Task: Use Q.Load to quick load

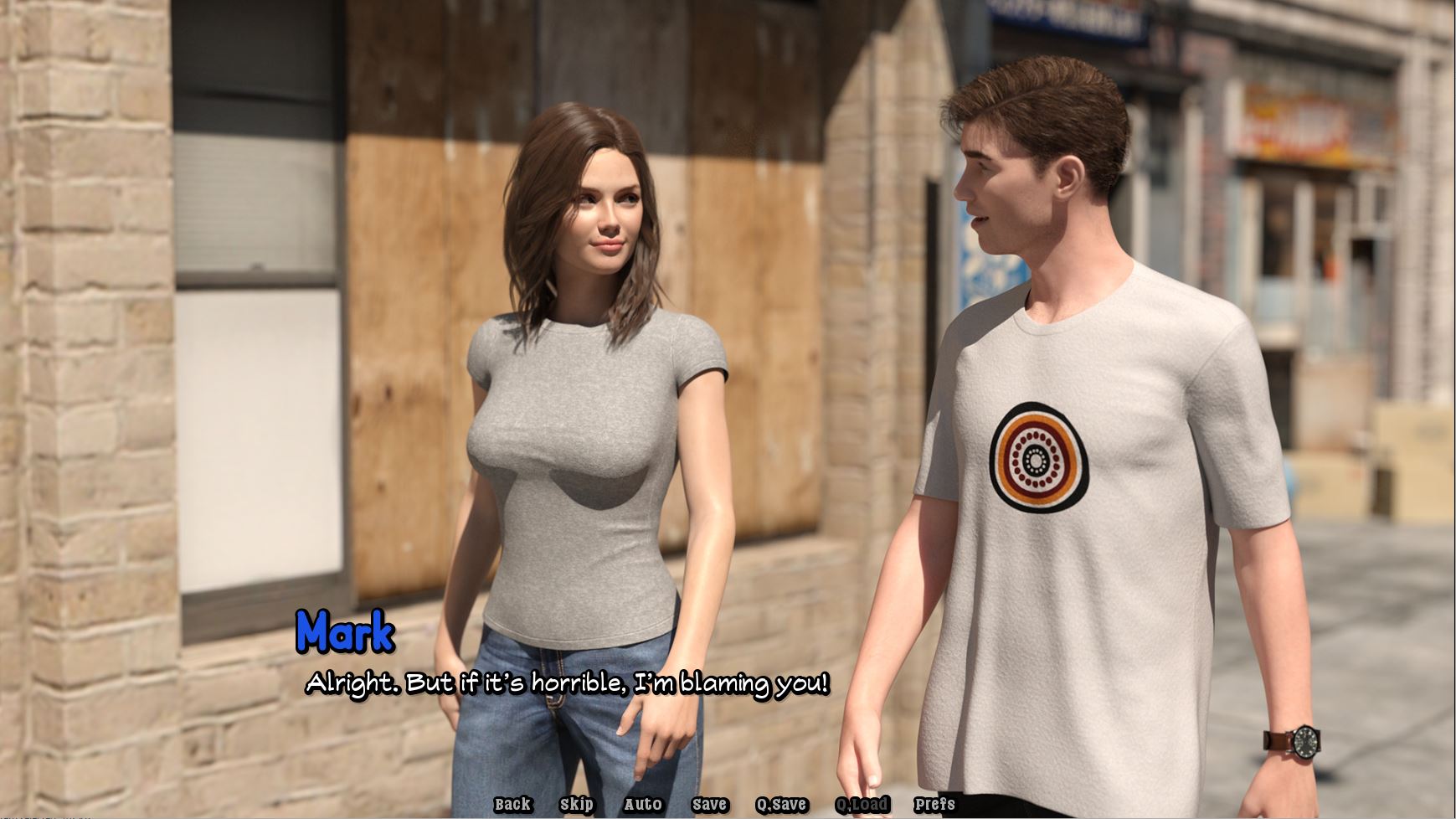Action: tap(862, 805)
